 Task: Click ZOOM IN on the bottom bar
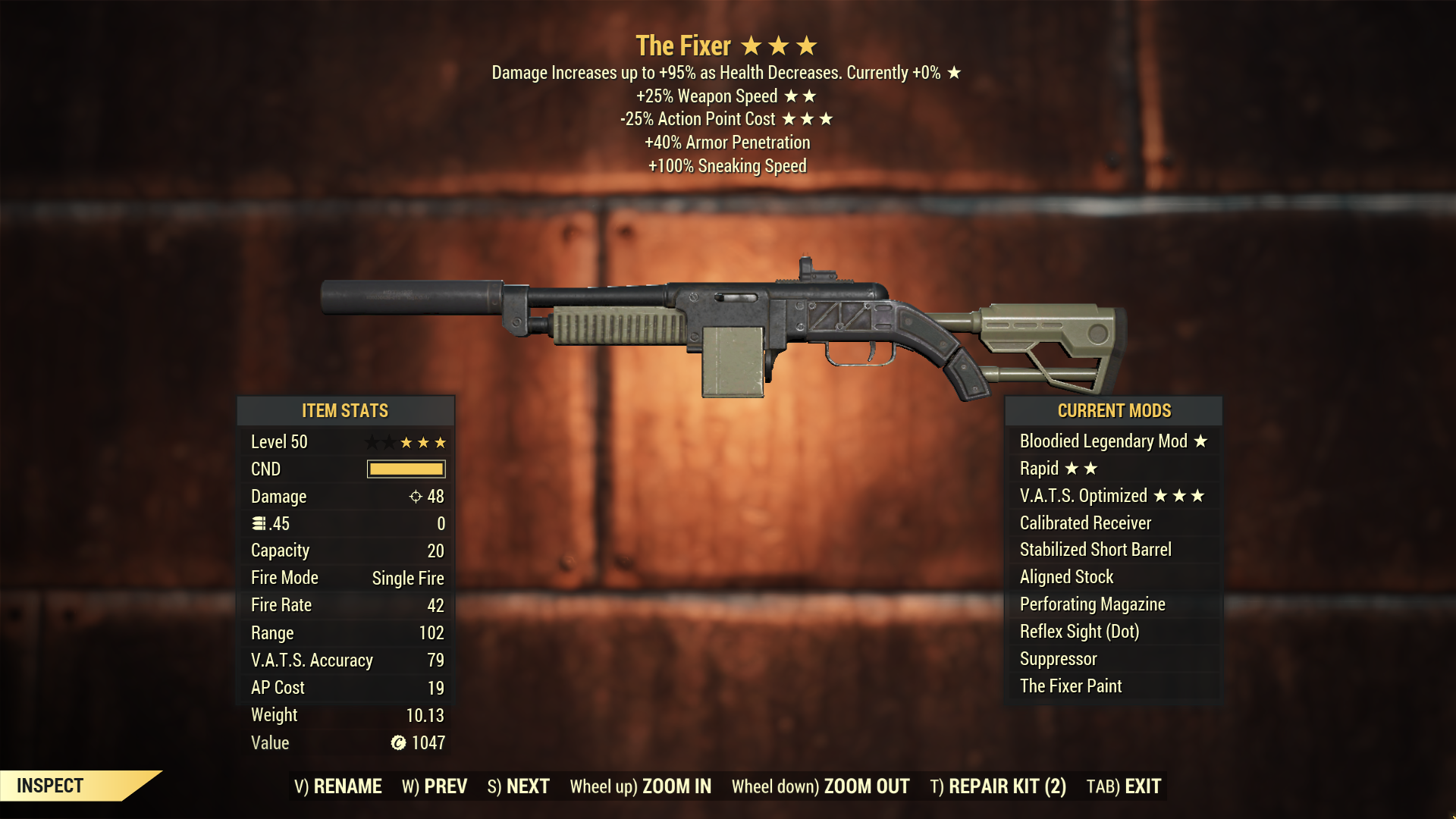[641, 786]
